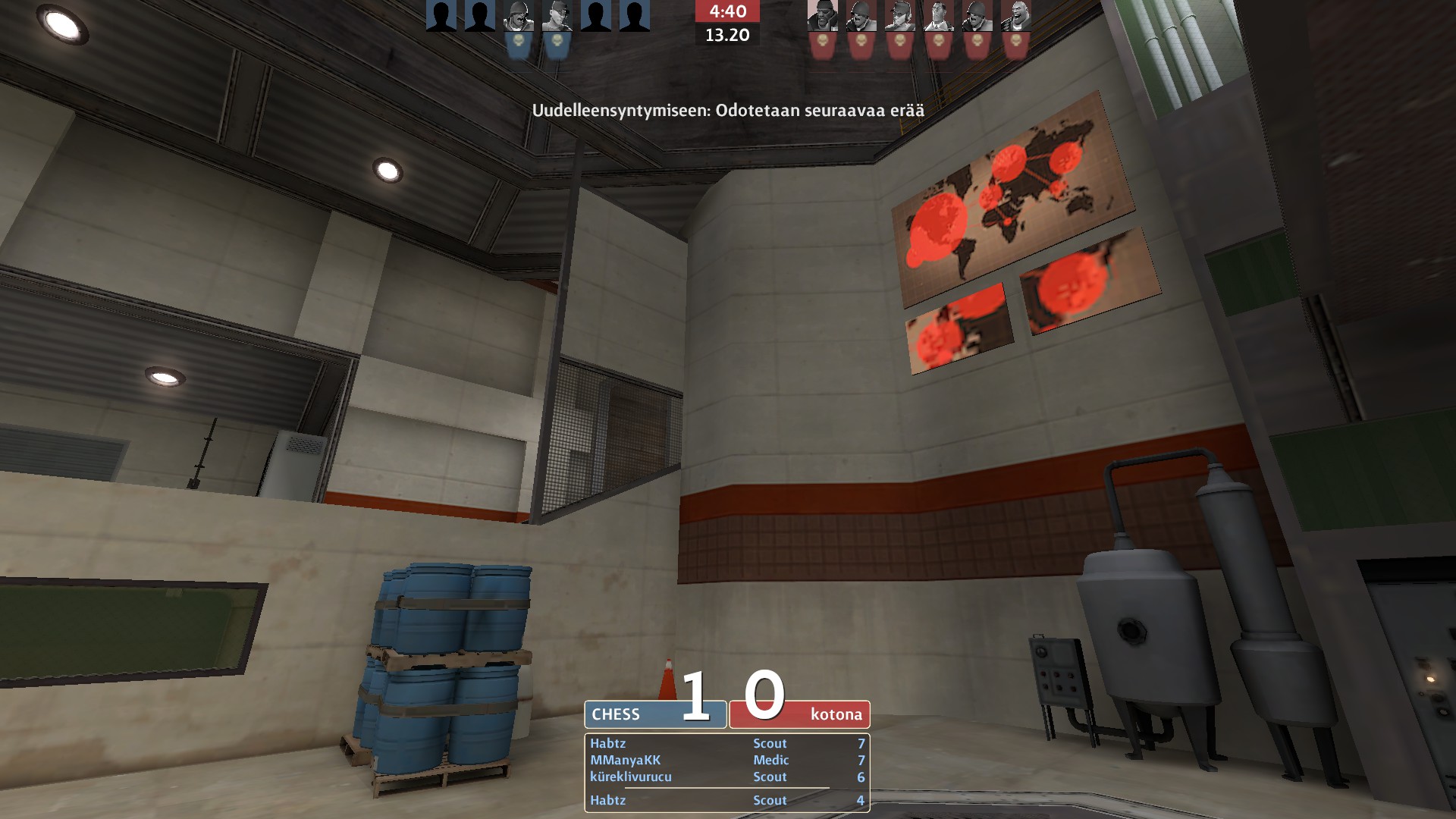Select the MManyaKK Medic scoreboard row
Viewport: 1456px width, 819px height.
pos(726,760)
